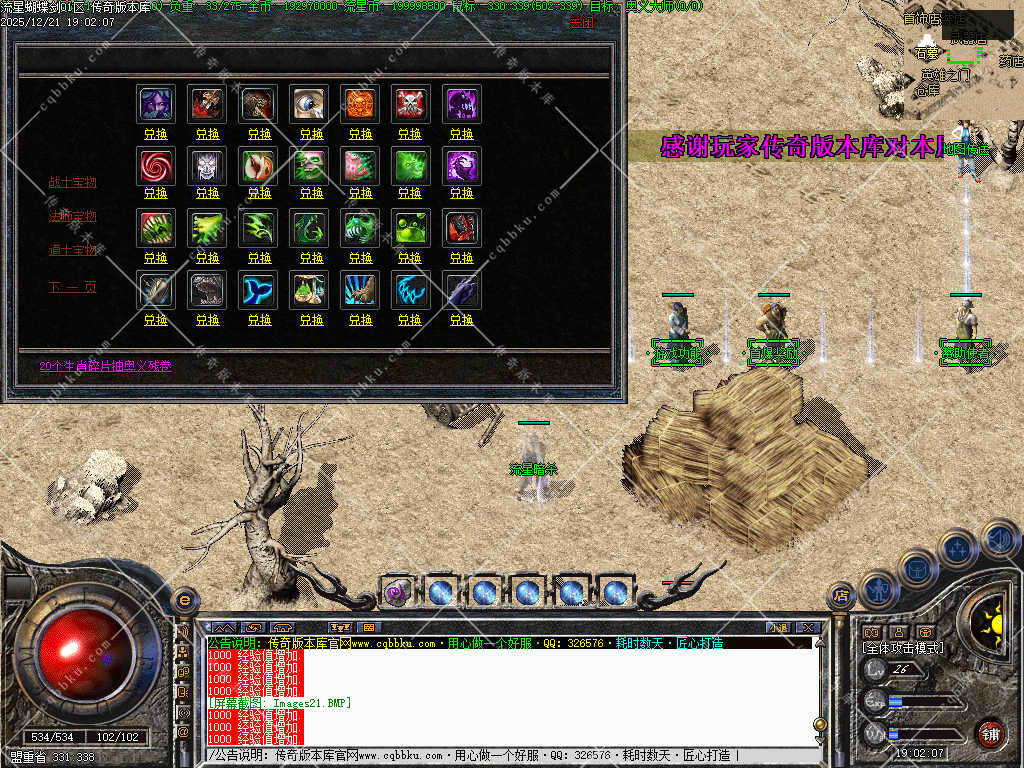The height and width of the screenshot is (768, 1024).
Task: Open the red 铺 stall button
Action: coord(989,732)
